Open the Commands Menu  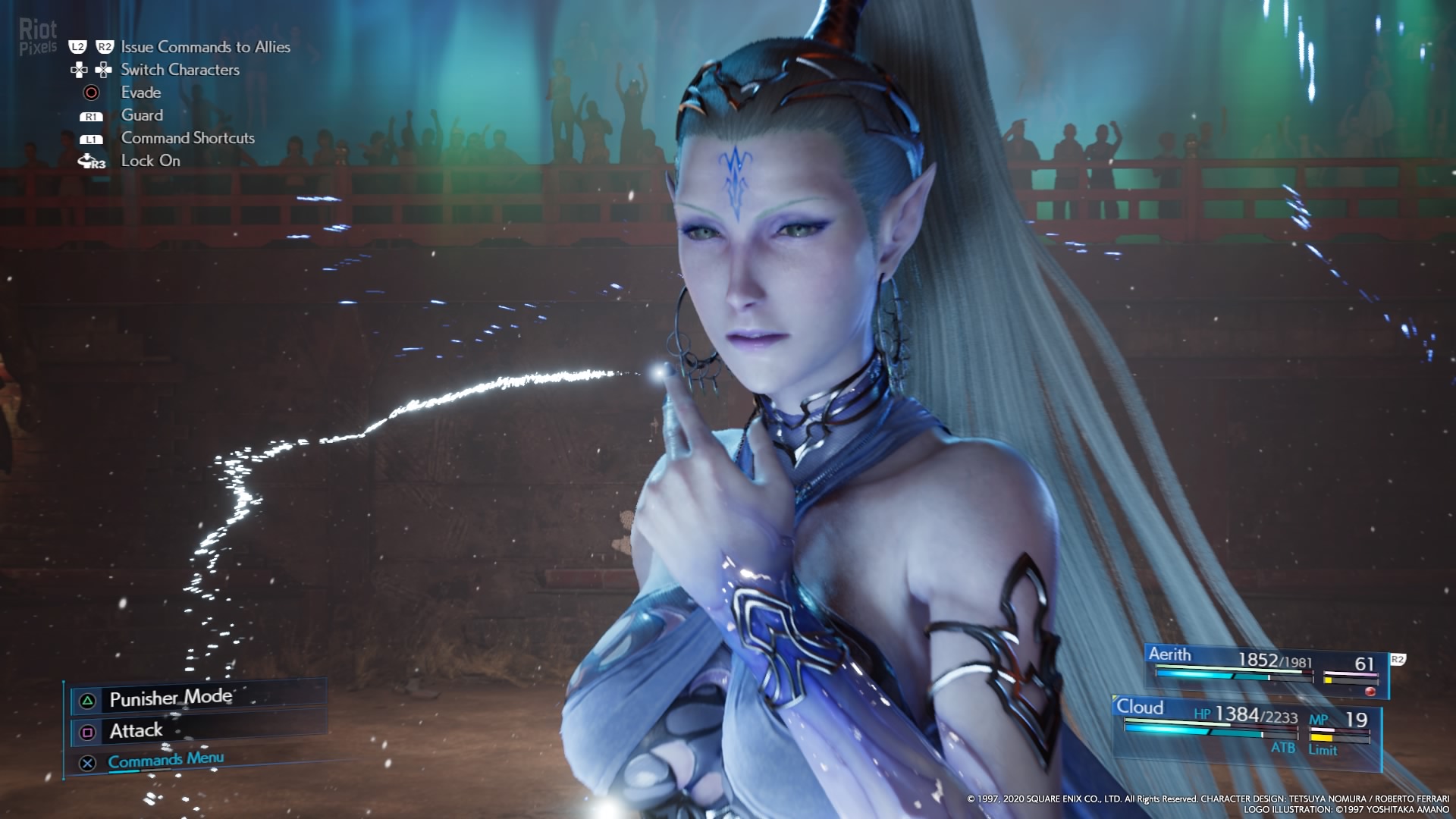tap(165, 760)
